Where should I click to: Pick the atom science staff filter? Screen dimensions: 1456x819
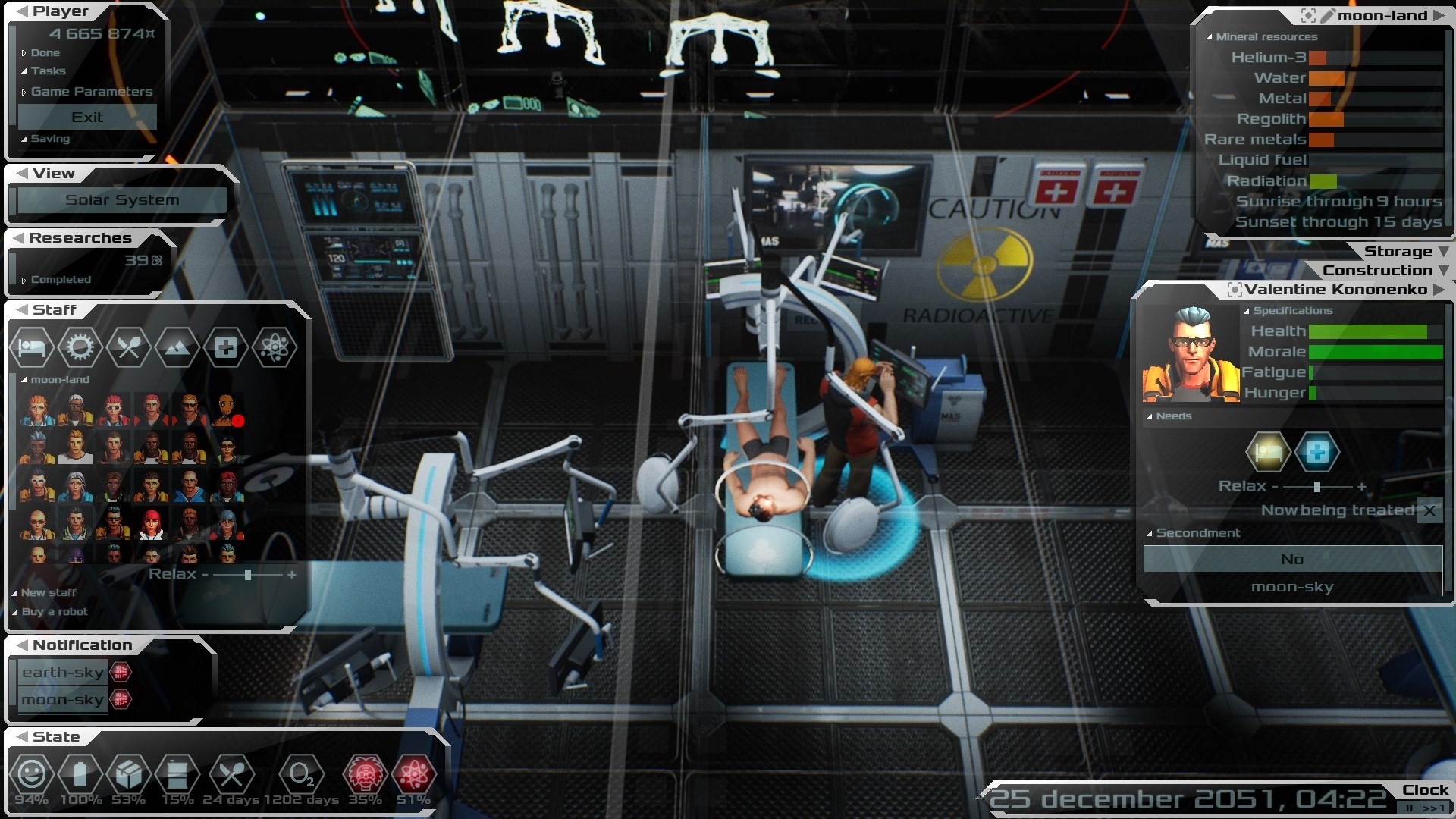274,347
